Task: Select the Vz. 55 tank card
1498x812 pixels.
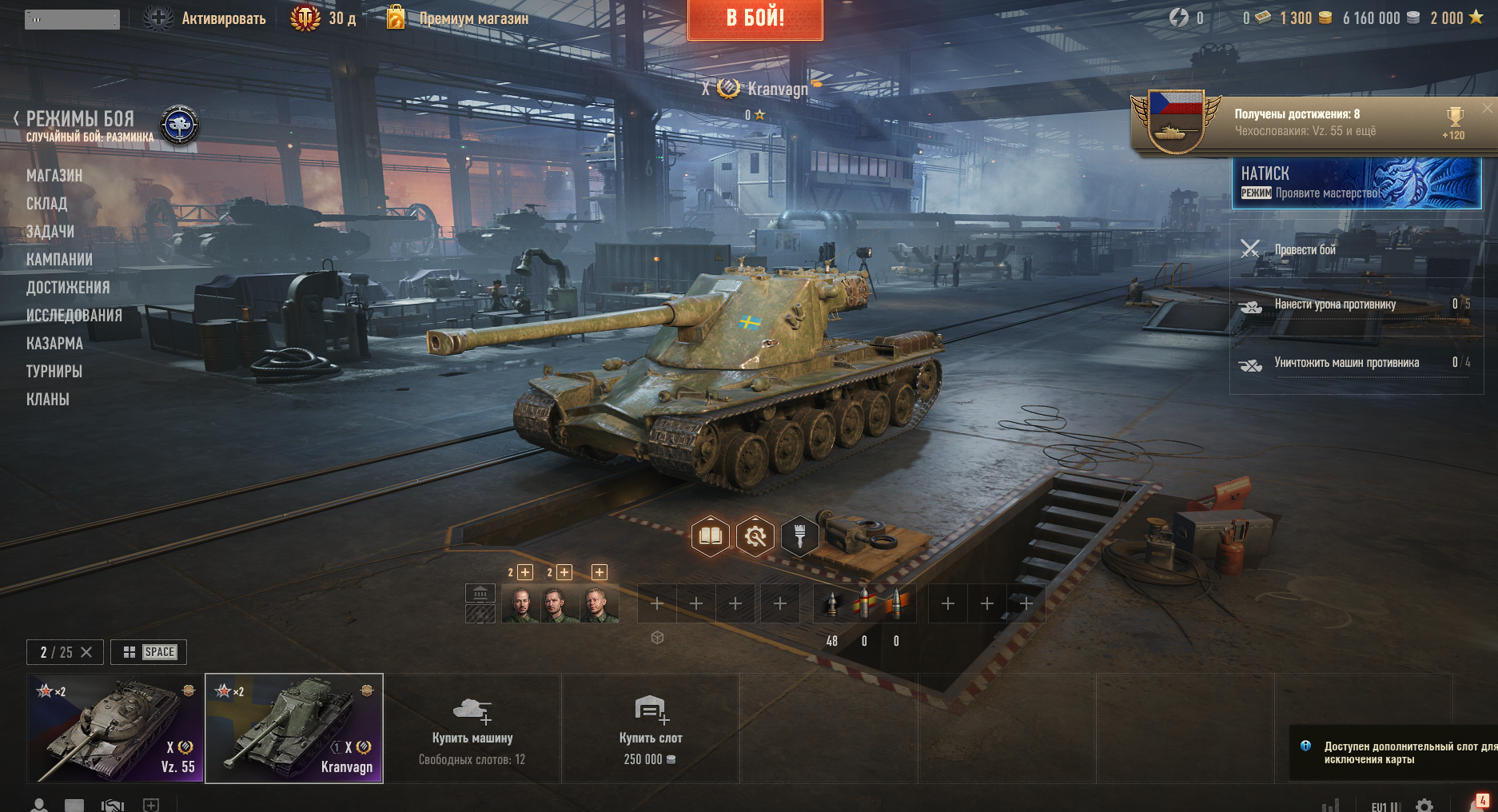Action: [116, 728]
